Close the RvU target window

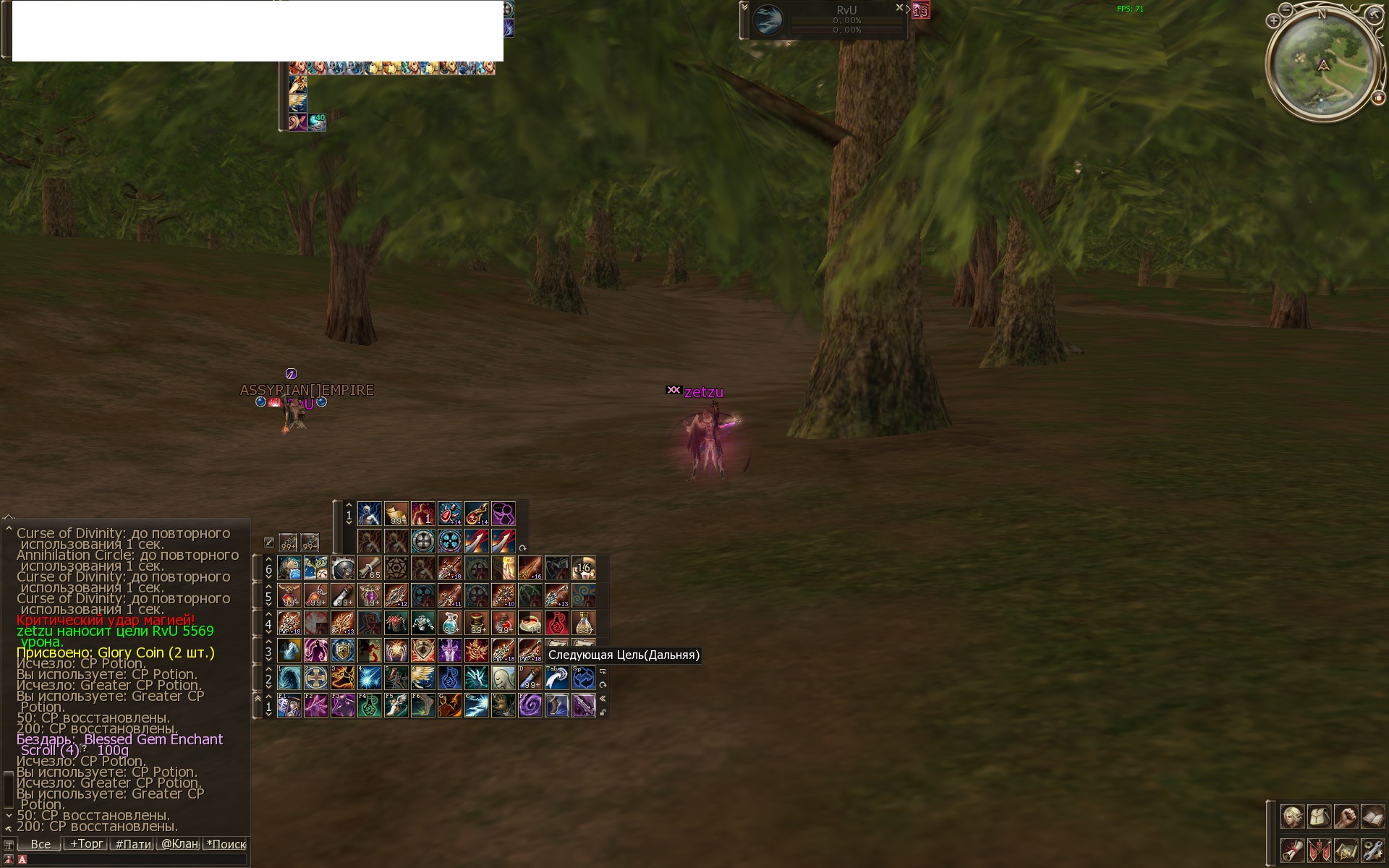tap(899, 8)
